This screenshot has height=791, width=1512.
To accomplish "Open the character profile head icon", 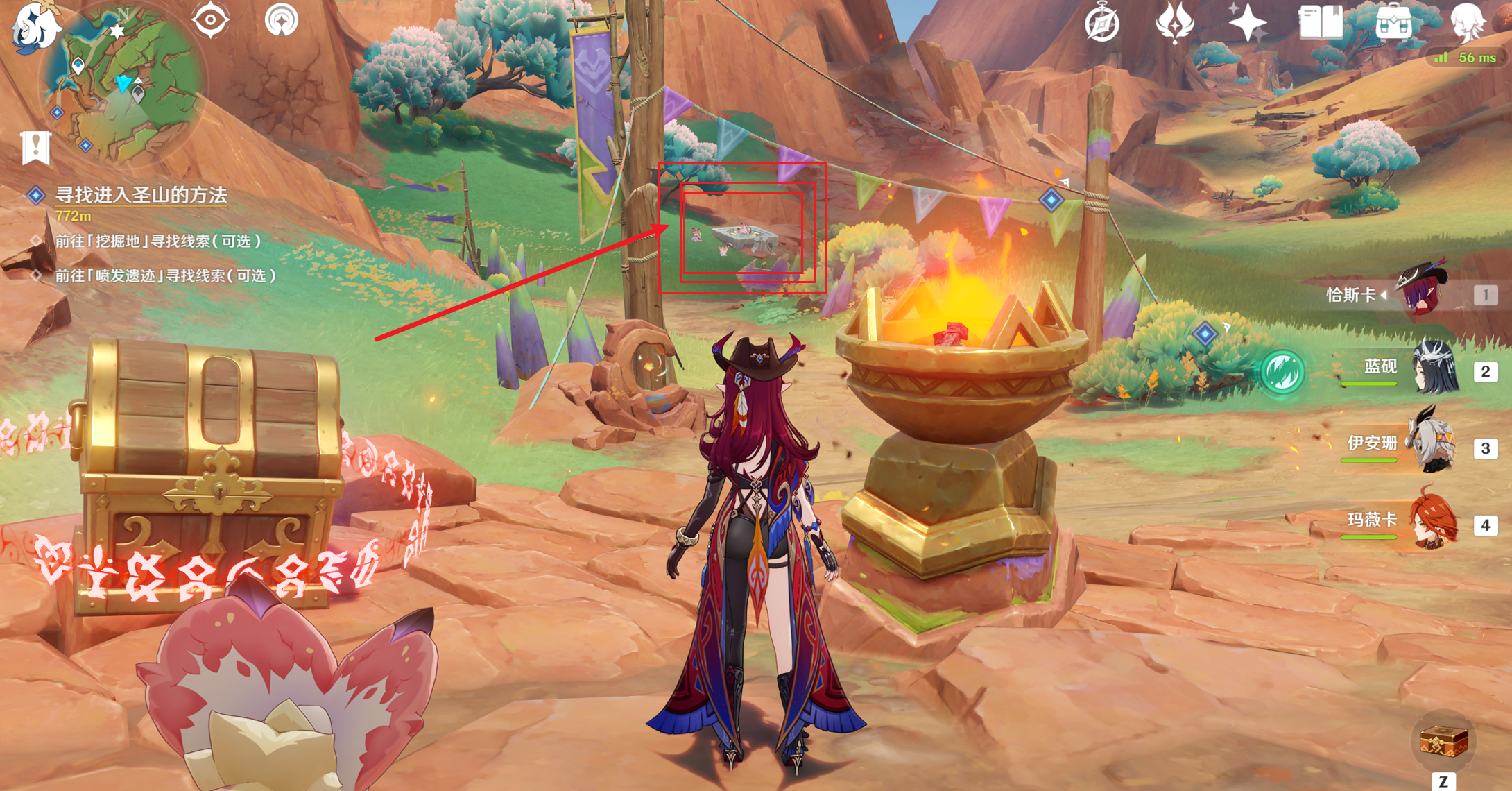I will click(x=1466, y=23).
